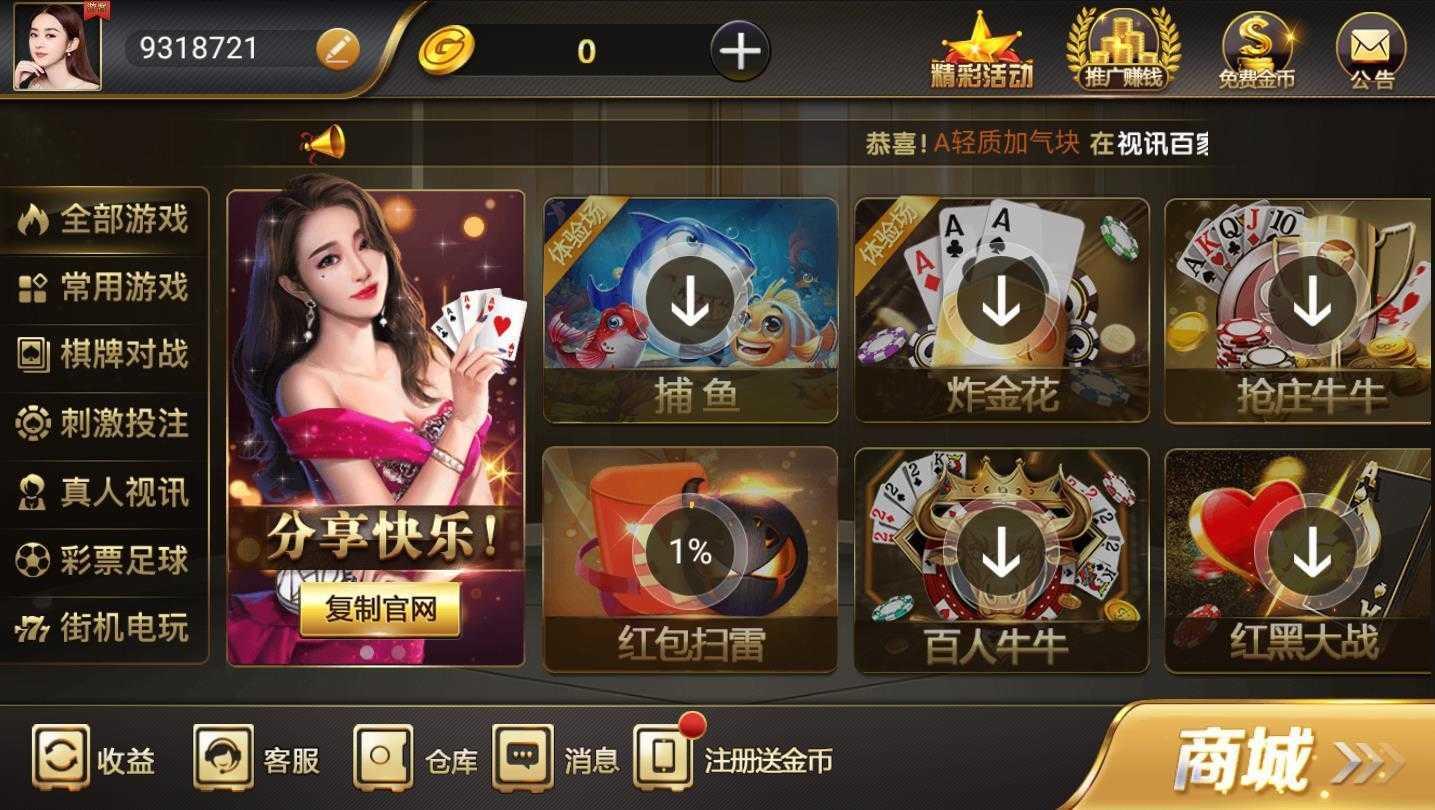Switch to the 棋牌对战 category tab
Viewport: 1435px width, 810px height.
(x=103, y=354)
